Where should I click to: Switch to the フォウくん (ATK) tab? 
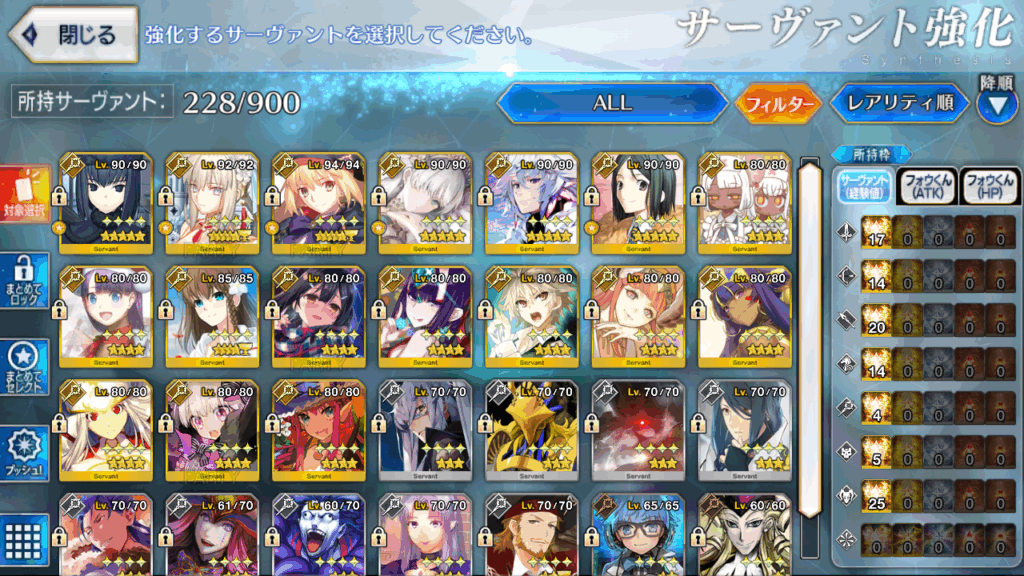[926, 186]
